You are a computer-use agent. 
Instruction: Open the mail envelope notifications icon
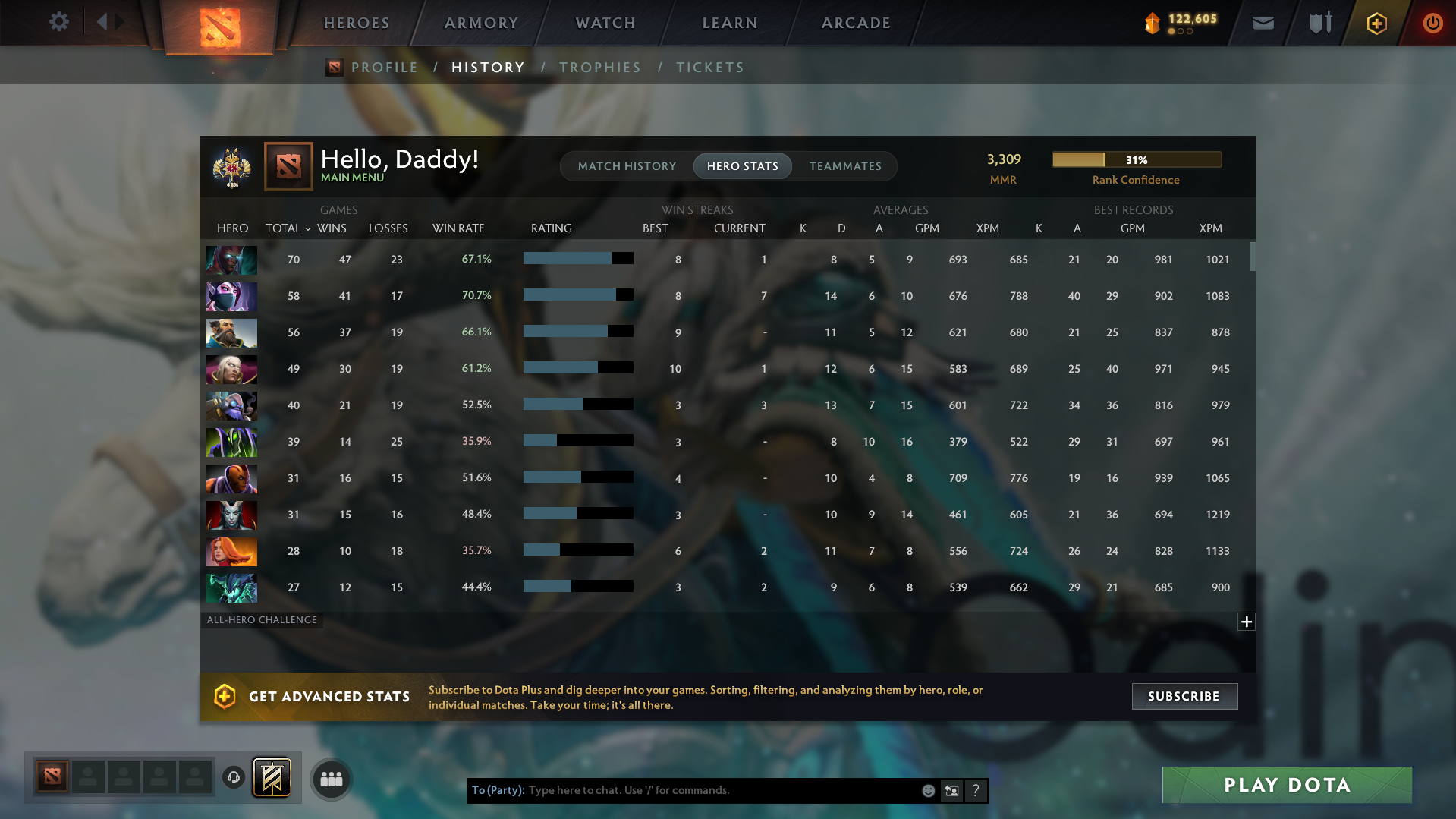click(1262, 23)
